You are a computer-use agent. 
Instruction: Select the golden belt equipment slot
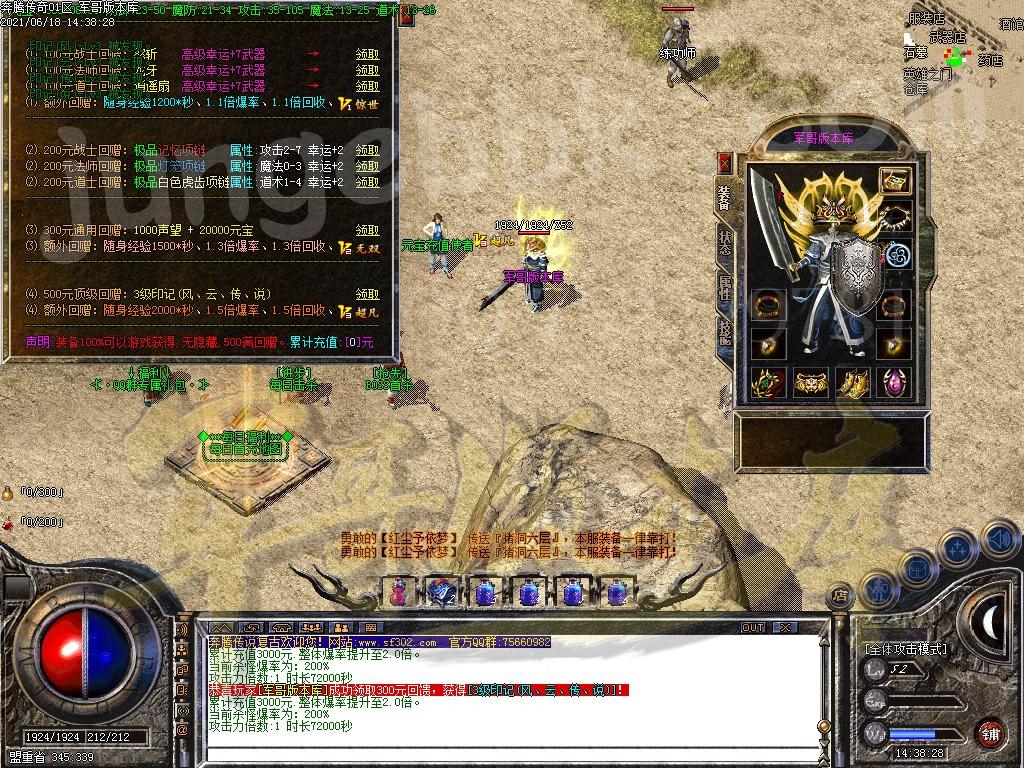[811, 381]
